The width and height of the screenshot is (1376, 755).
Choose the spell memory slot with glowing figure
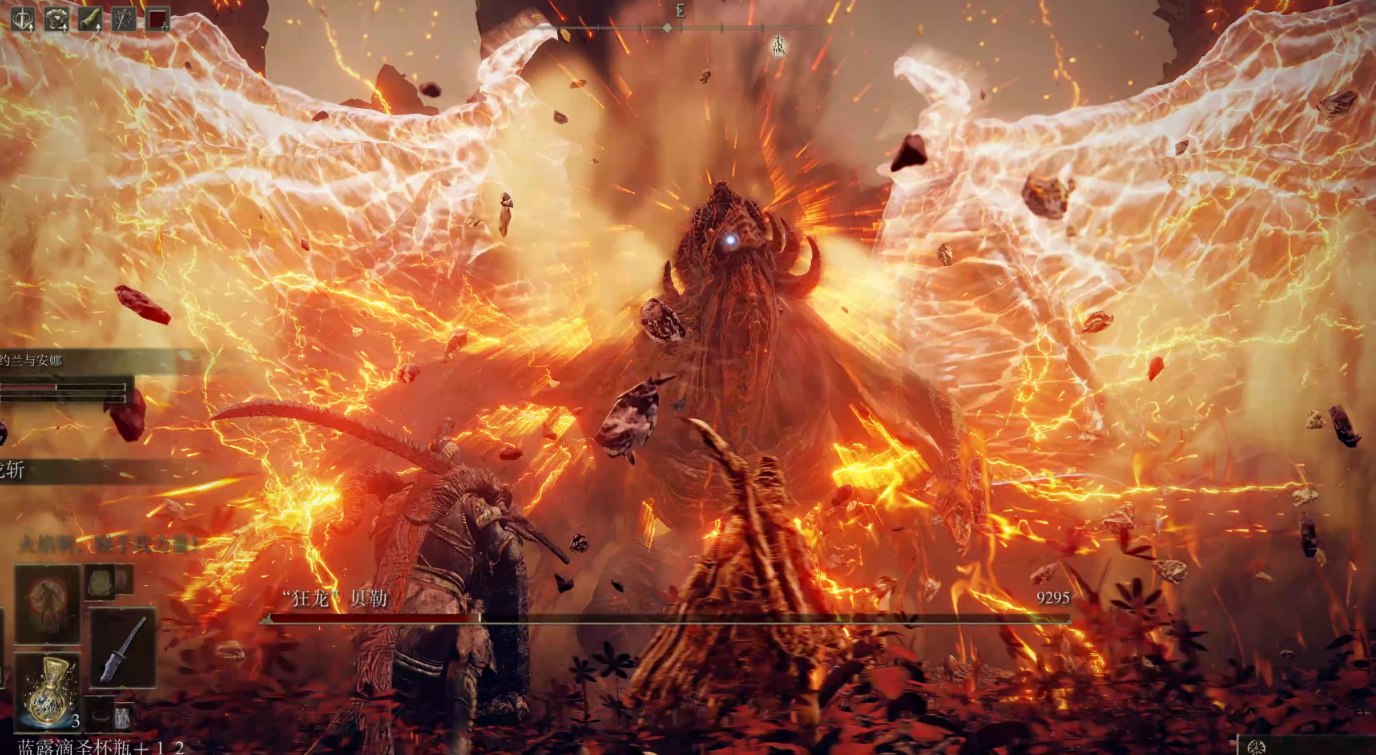(x=47, y=603)
